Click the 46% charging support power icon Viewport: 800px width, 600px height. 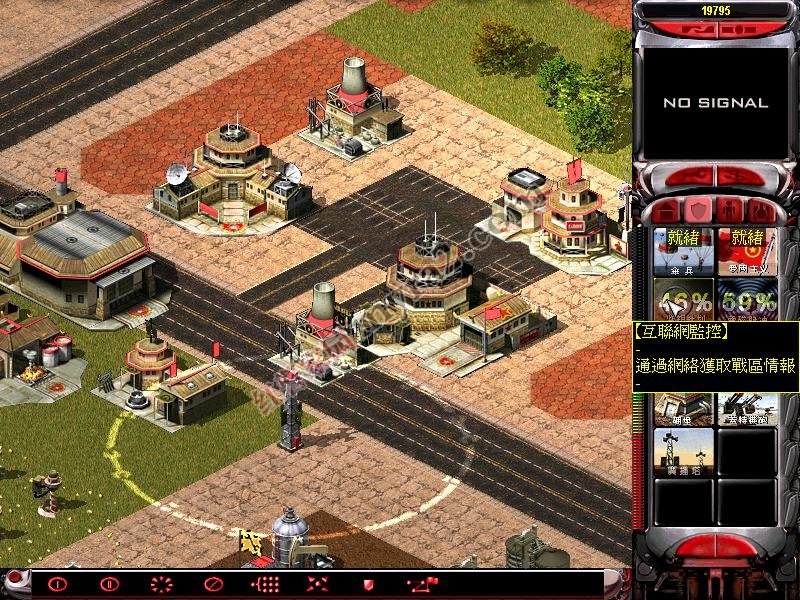click(x=683, y=299)
